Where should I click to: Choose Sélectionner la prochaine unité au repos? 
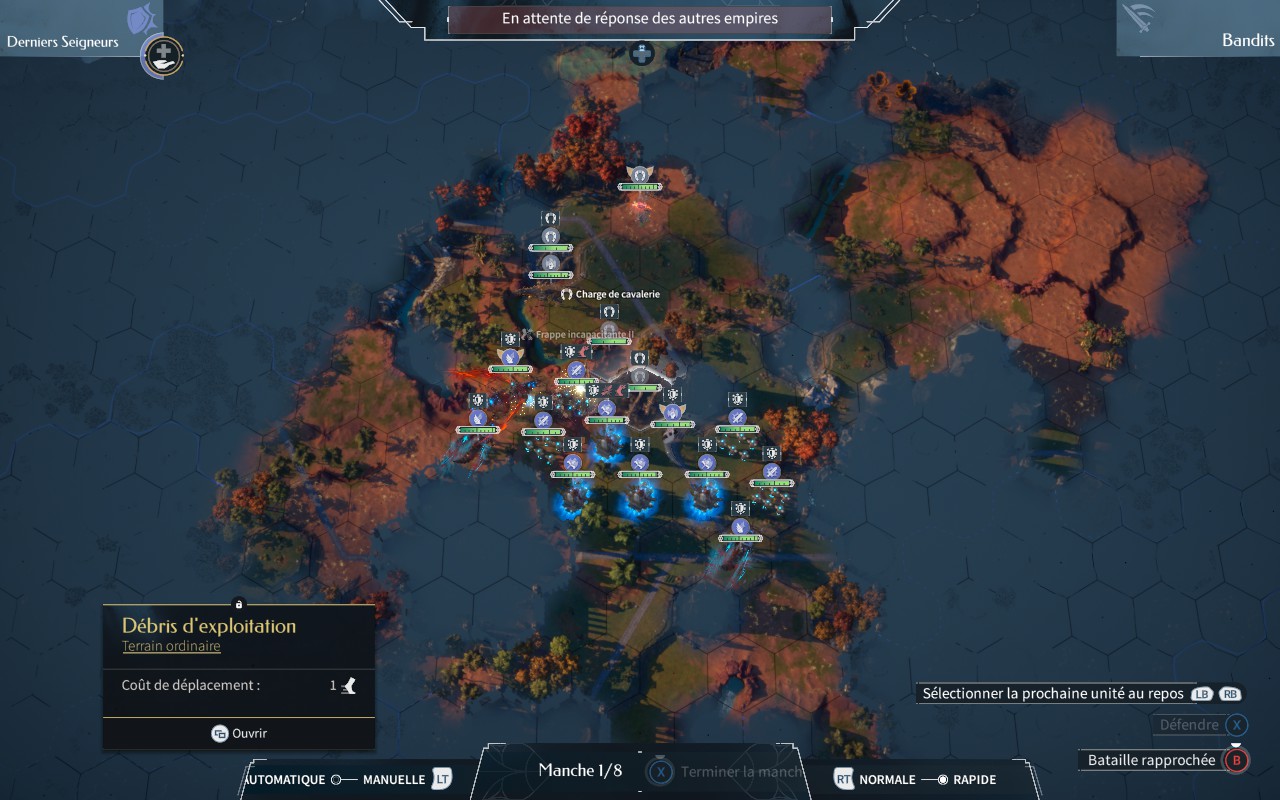coord(1053,693)
